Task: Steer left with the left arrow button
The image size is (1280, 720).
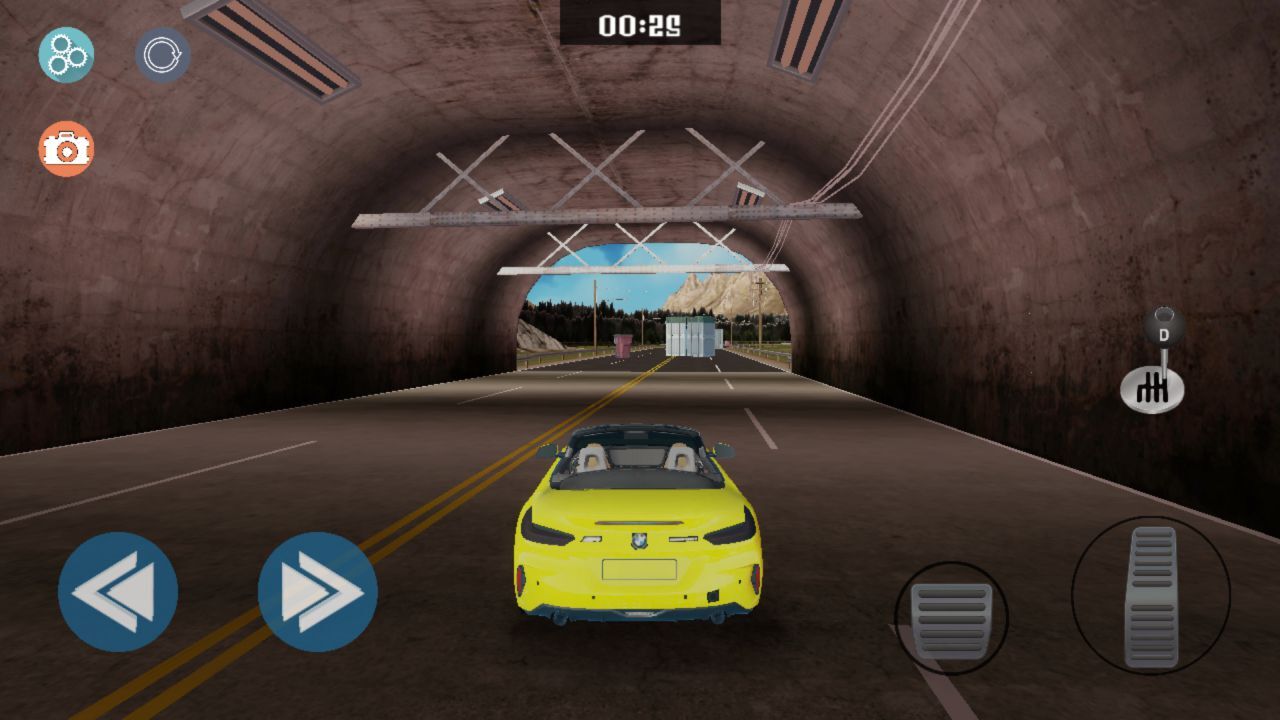Action: [118, 592]
